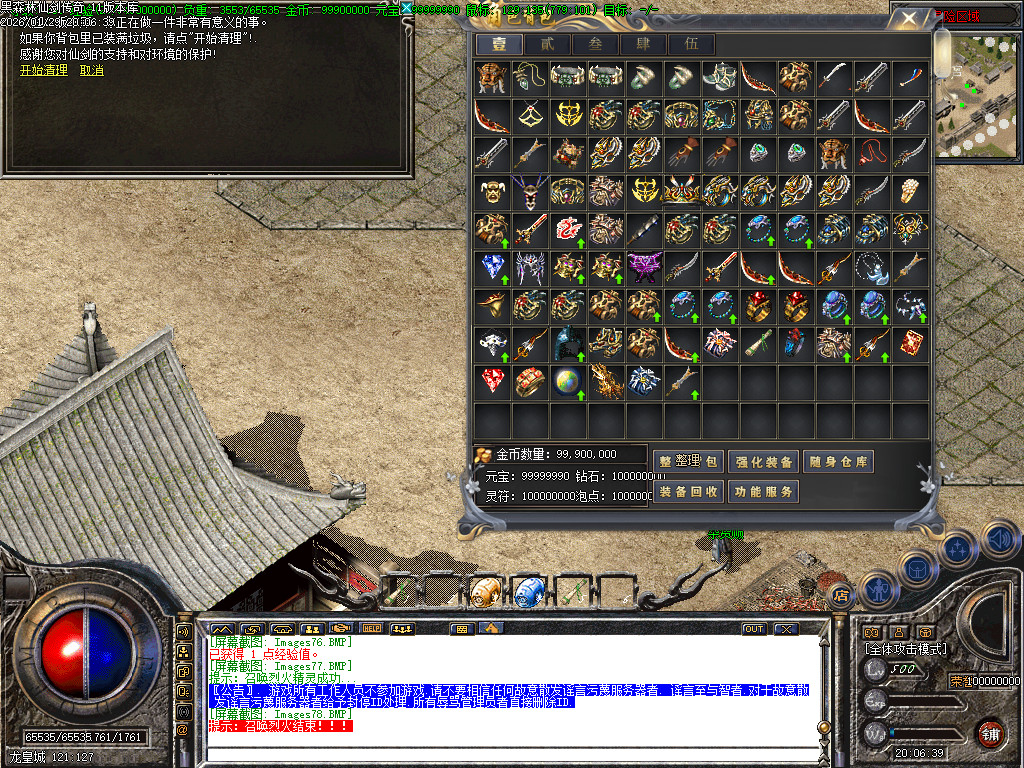Image resolution: width=1024 pixels, height=768 pixels.
Task: Click the OUT button above the chat
Action: (x=753, y=629)
